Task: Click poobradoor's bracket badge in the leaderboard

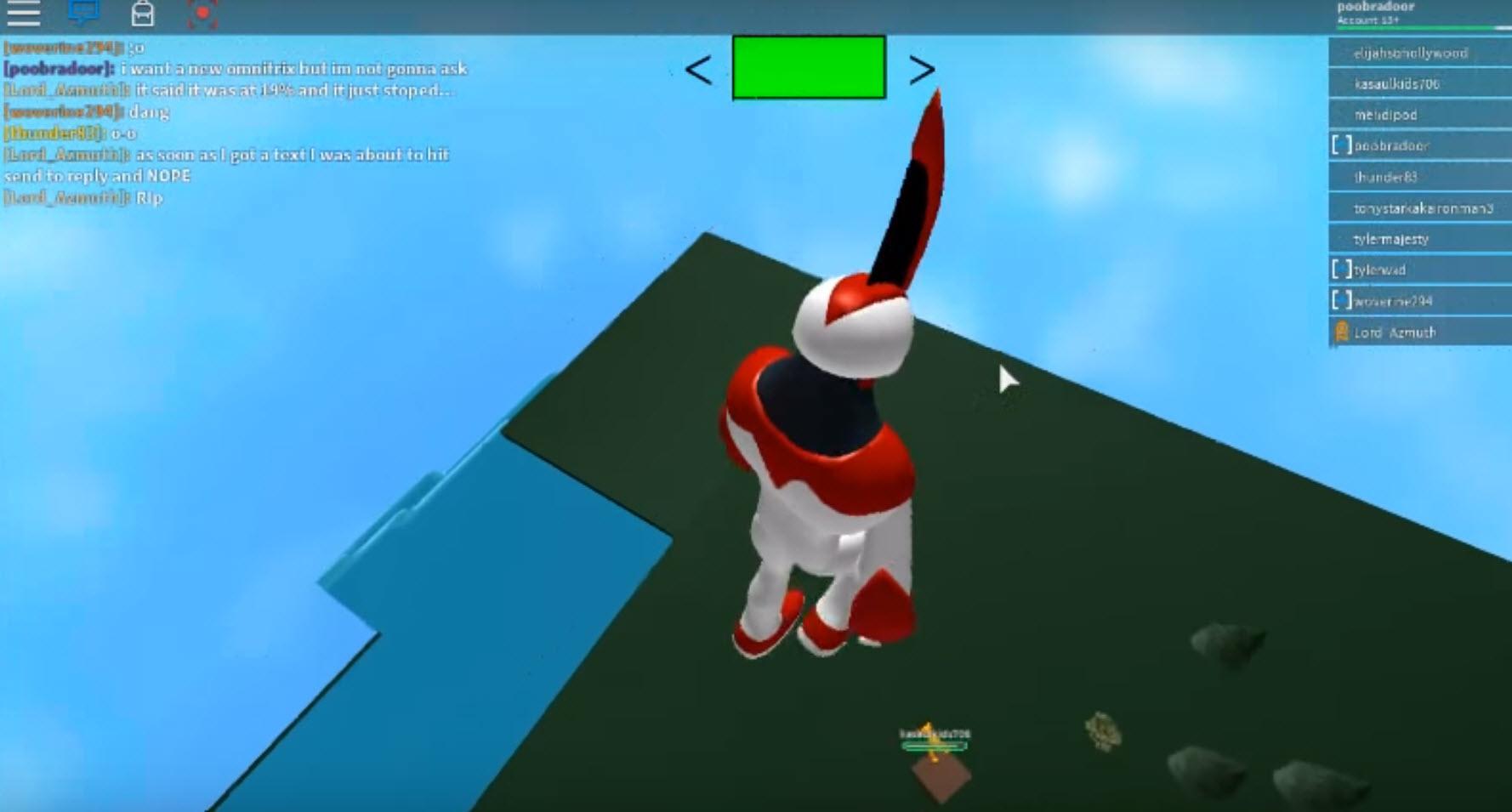Action: point(1344,145)
